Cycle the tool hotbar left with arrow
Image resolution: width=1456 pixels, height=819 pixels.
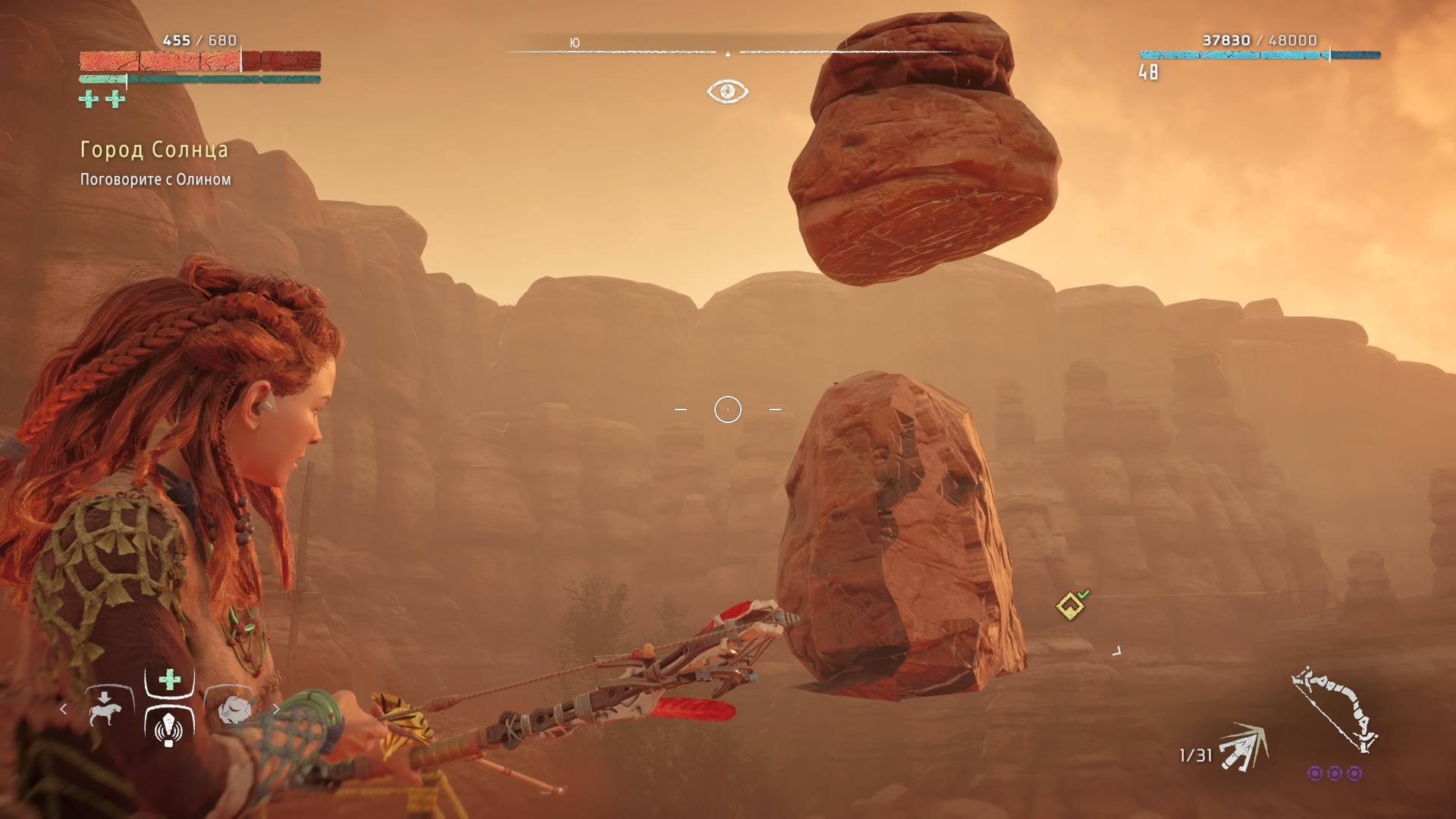pos(64,709)
